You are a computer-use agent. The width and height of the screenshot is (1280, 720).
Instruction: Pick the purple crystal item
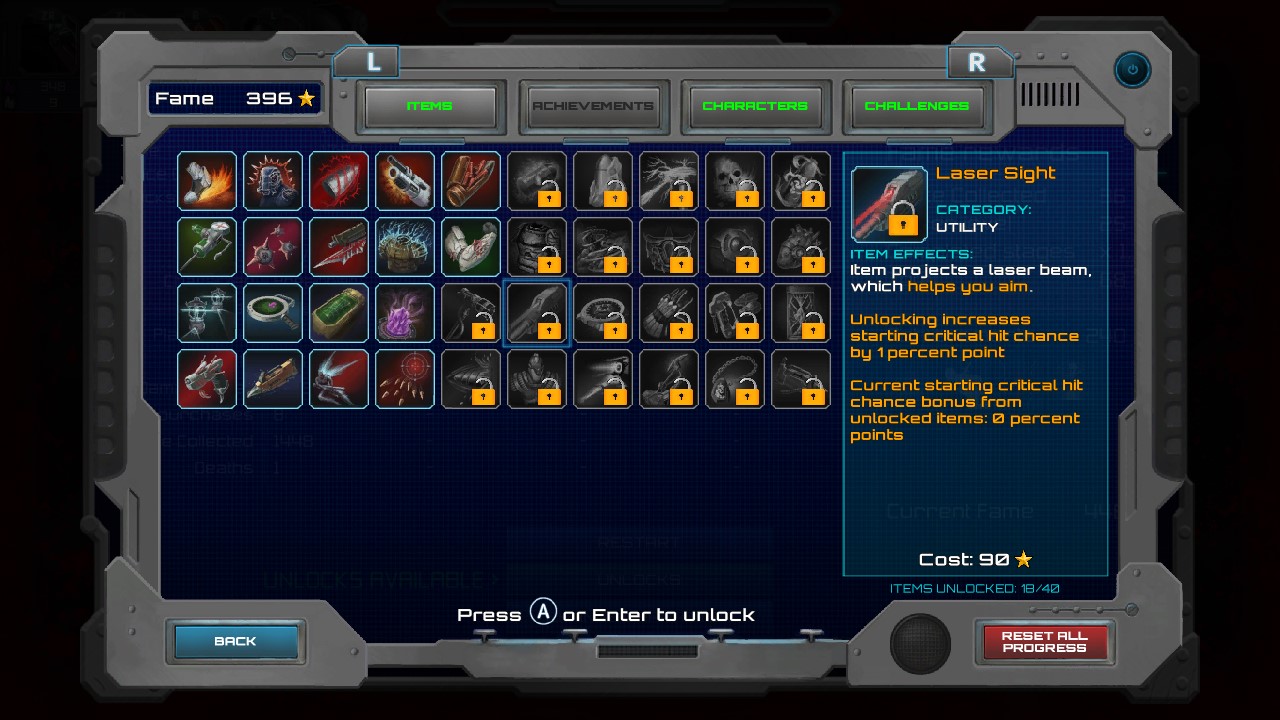point(405,313)
